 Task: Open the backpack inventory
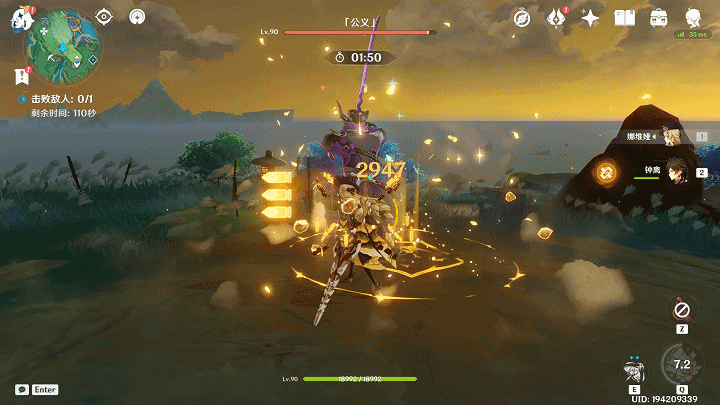pos(659,18)
